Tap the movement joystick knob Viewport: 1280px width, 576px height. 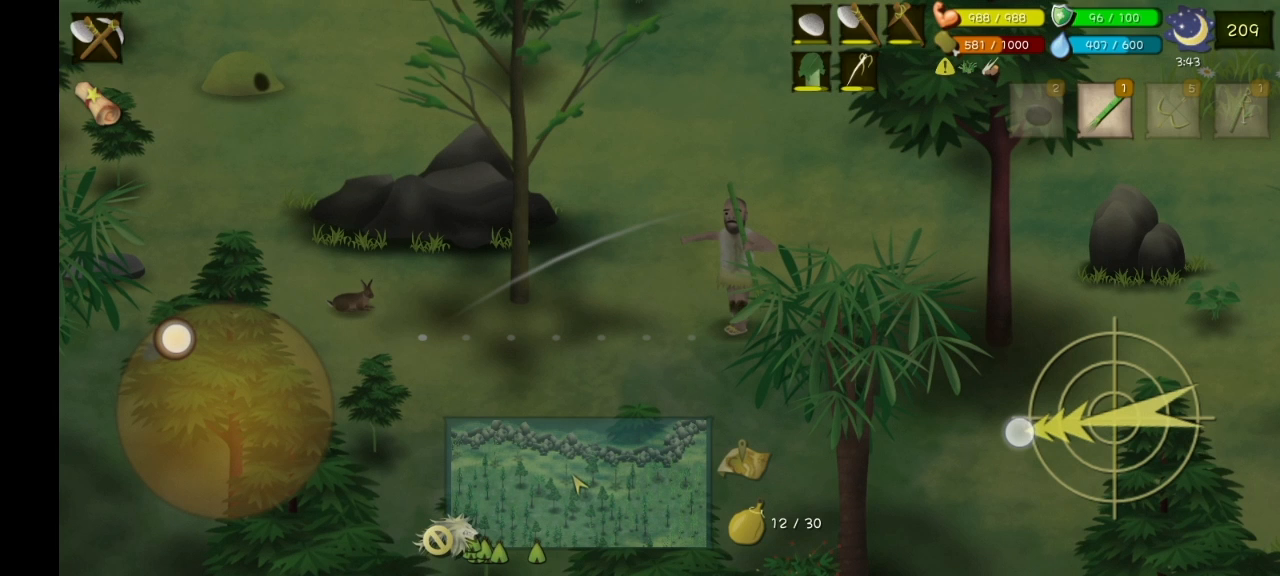(x=176, y=339)
